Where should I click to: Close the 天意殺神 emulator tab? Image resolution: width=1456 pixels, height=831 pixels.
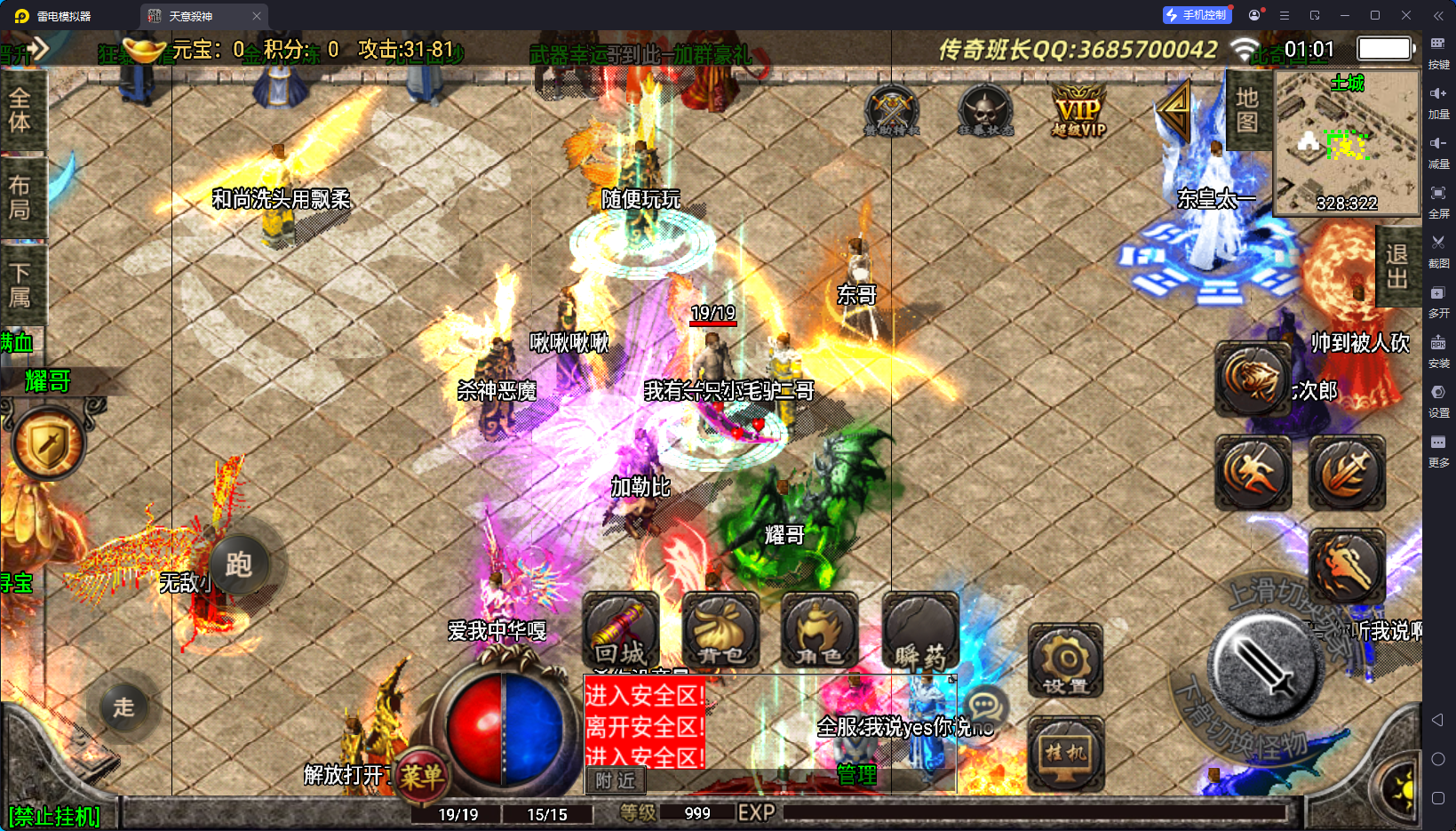coord(257,16)
